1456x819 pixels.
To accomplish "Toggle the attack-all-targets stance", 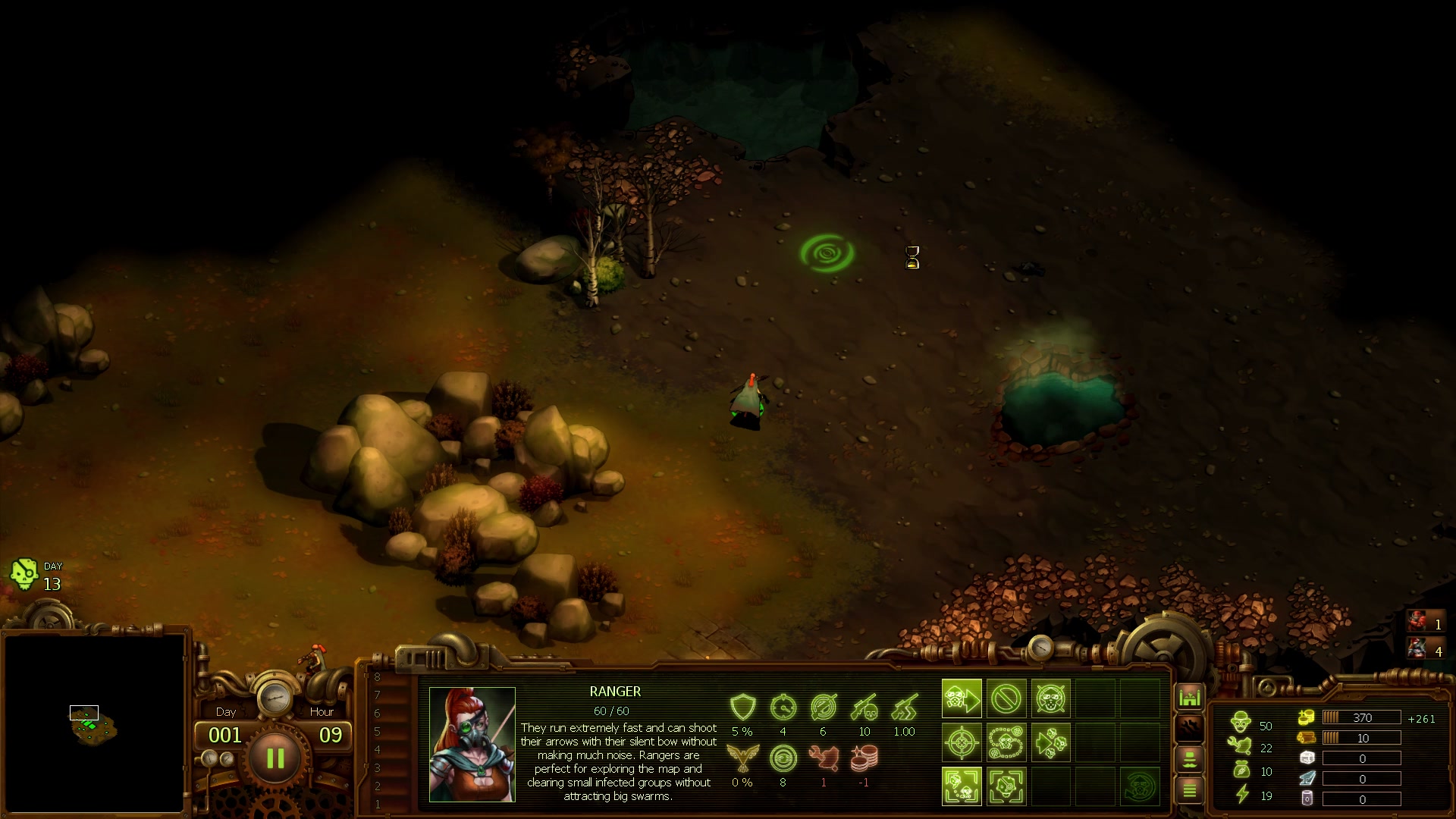I will [962, 786].
